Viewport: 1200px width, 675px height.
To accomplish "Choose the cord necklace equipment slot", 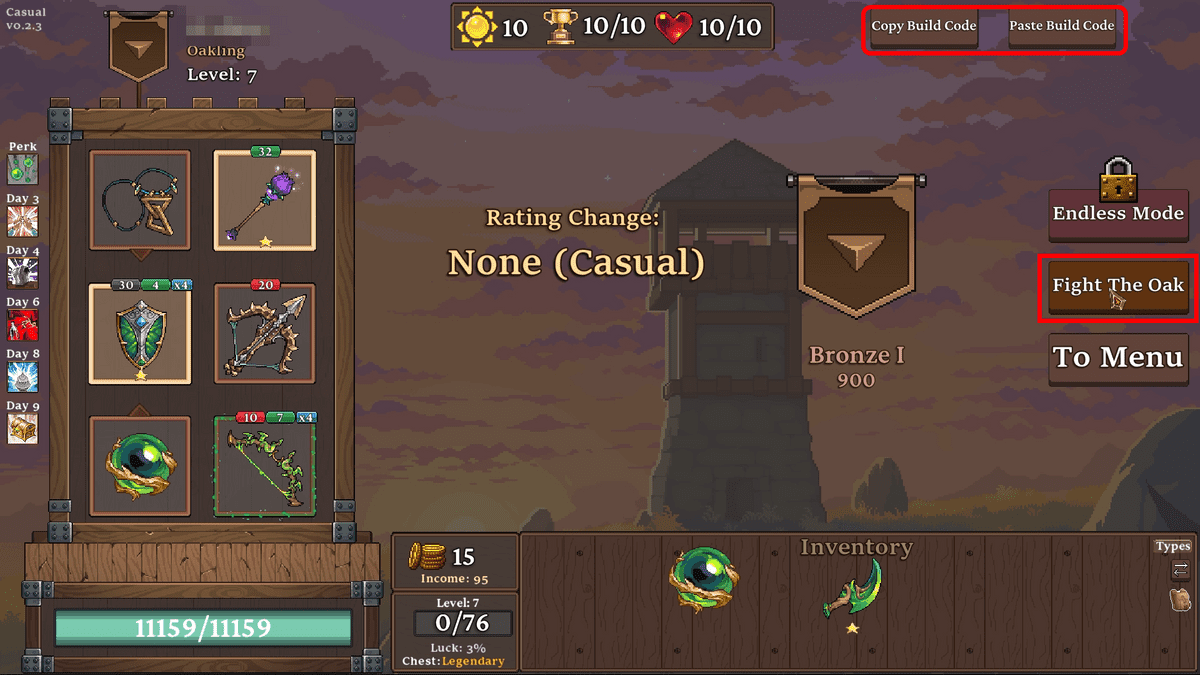I will click(140, 201).
